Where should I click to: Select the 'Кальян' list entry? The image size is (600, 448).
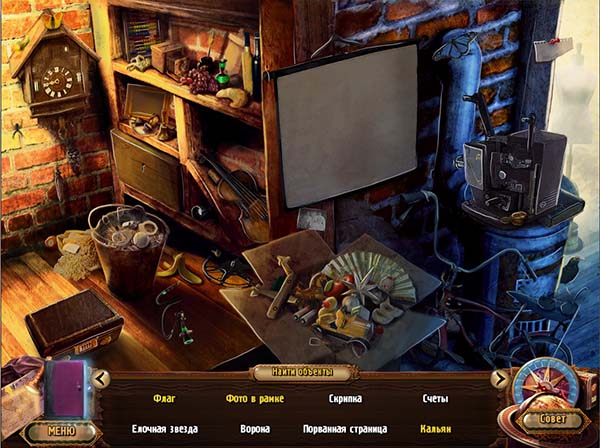(x=435, y=428)
